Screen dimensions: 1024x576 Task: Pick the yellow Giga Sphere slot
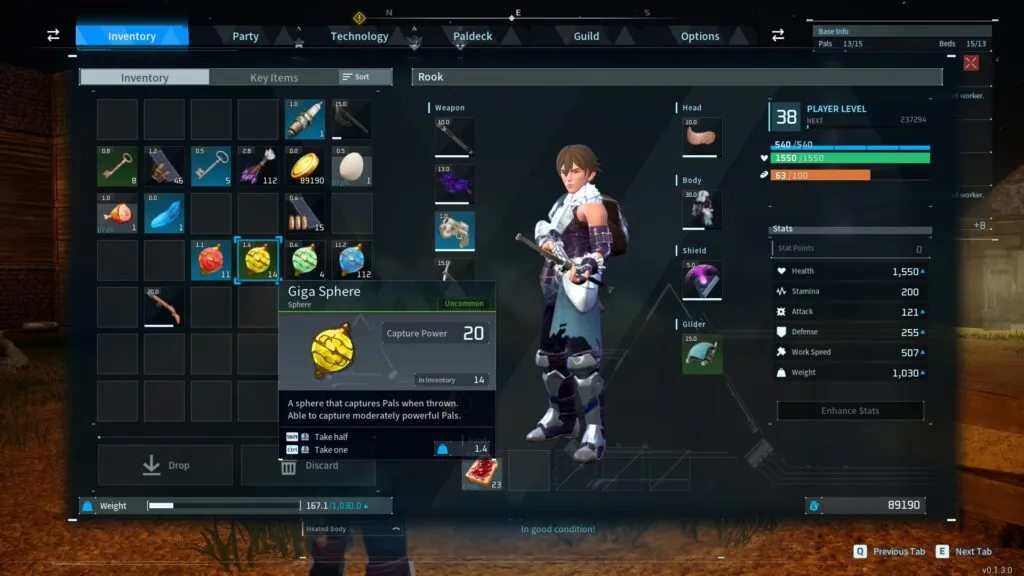[x=258, y=260]
